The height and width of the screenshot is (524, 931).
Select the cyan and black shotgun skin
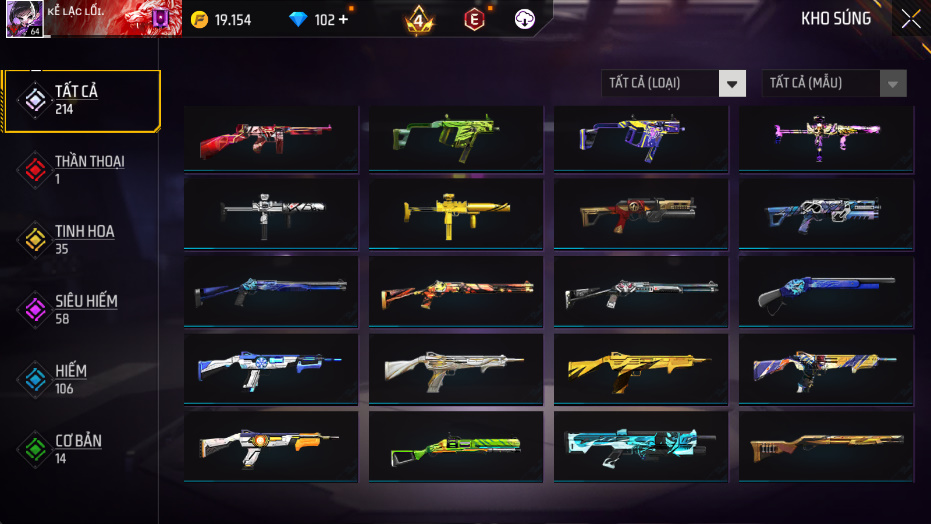640,445
